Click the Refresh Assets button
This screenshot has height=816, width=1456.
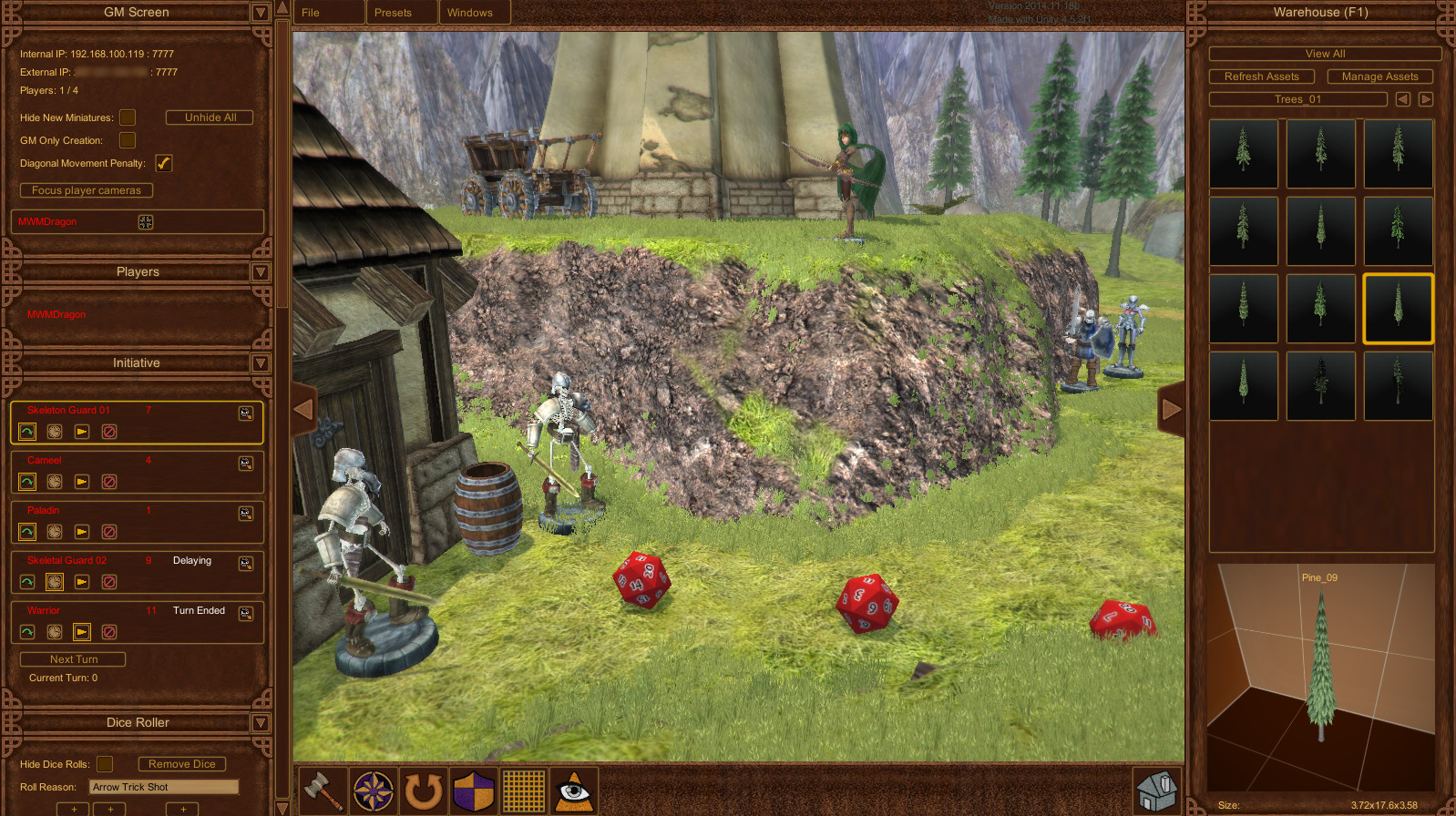[x=1262, y=76]
